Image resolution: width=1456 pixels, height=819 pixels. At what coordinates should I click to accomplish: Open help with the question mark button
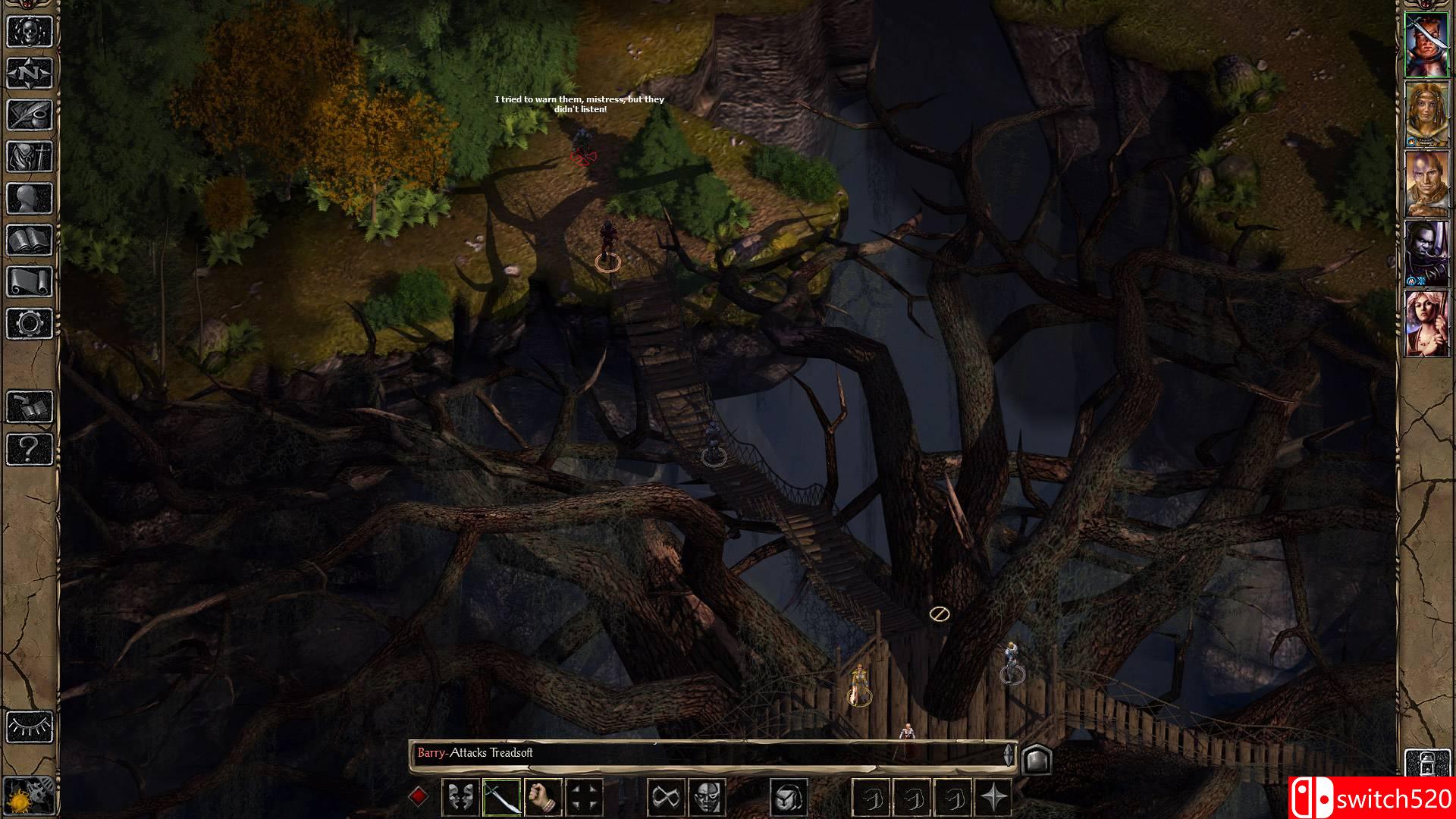pos(30,449)
